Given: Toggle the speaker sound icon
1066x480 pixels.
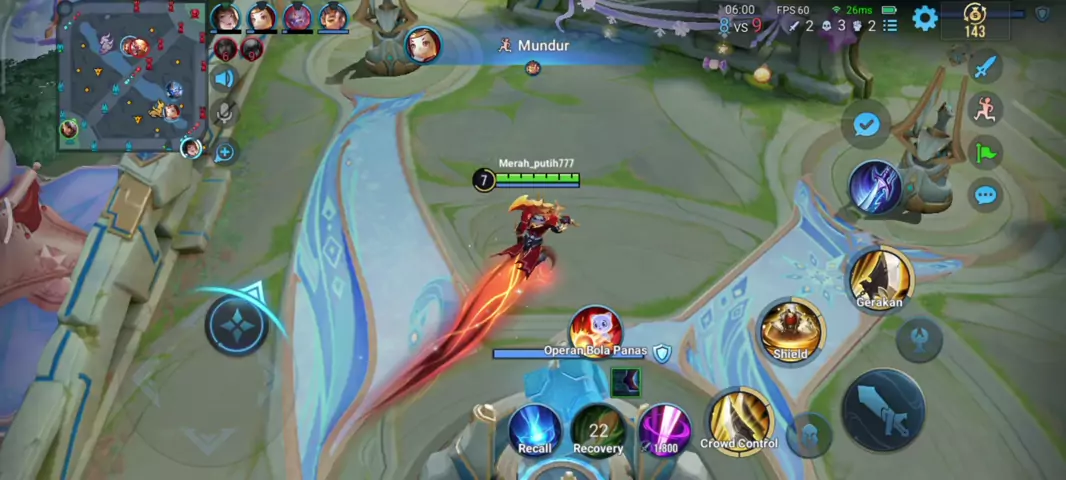Looking at the screenshot, I should pos(224,78).
